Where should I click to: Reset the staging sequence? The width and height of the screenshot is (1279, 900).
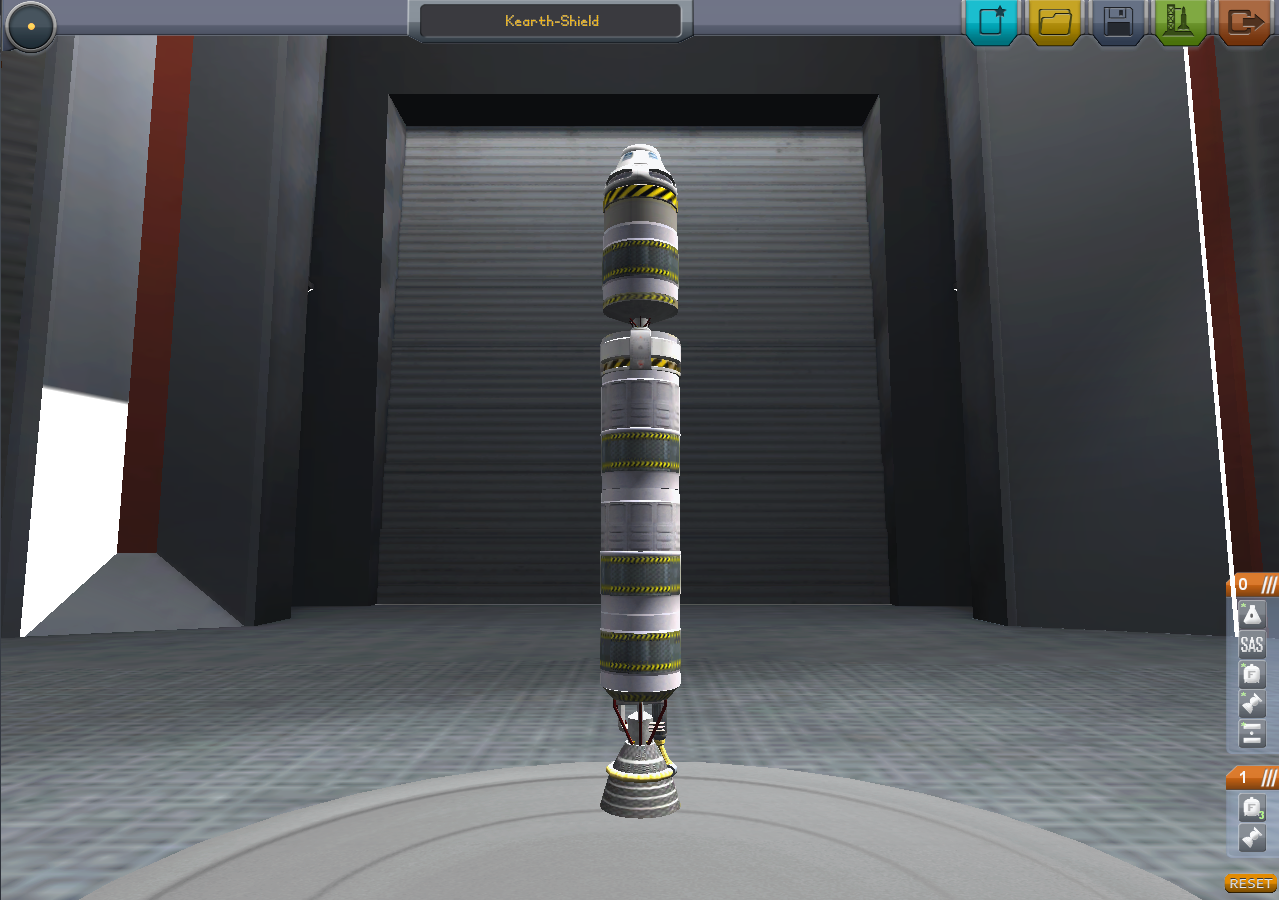(x=1250, y=884)
